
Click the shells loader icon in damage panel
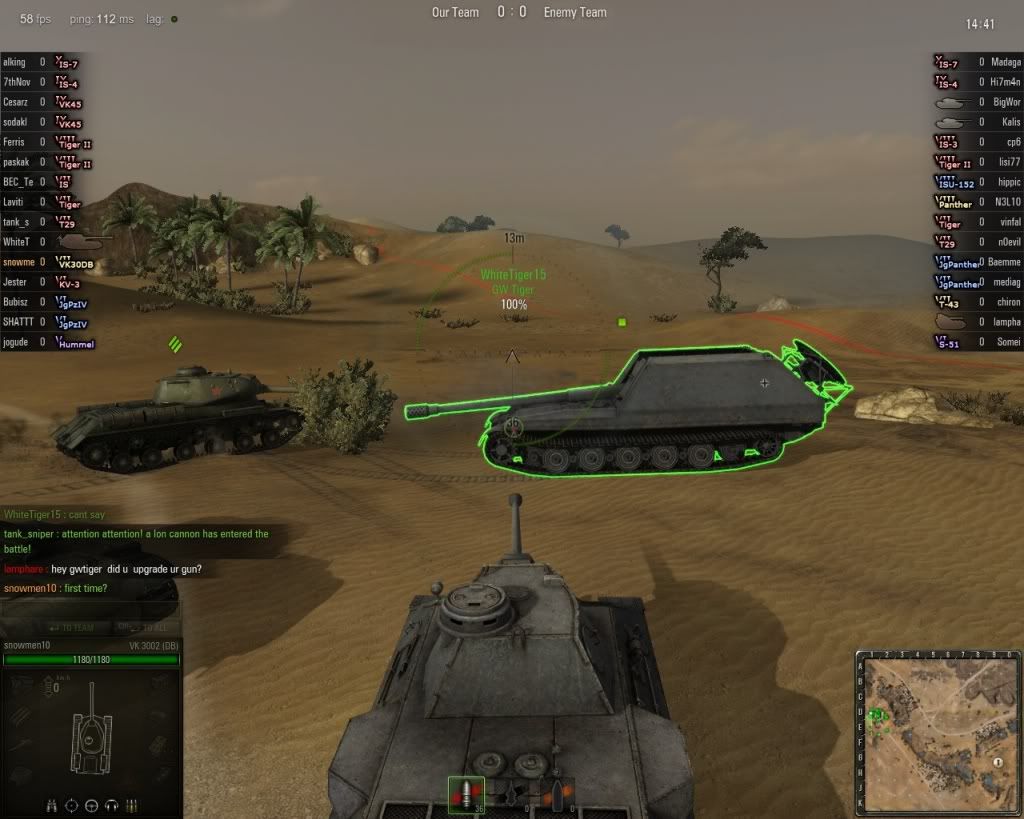click(131, 805)
